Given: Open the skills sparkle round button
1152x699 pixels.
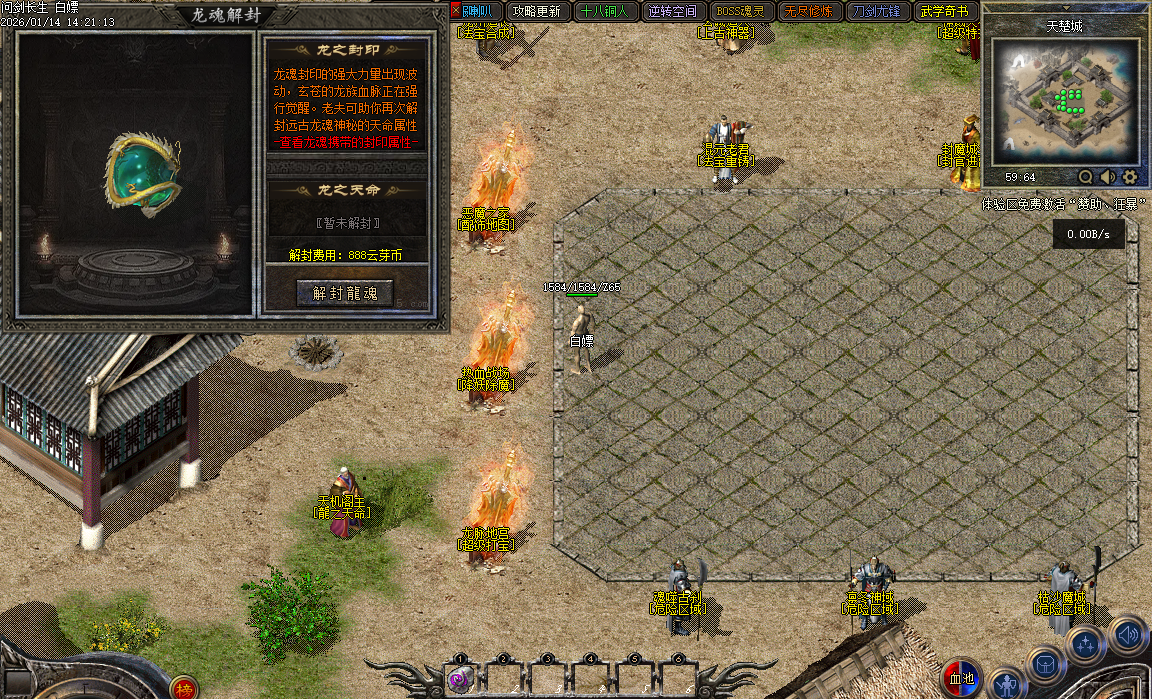Looking at the screenshot, I should [1085, 645].
